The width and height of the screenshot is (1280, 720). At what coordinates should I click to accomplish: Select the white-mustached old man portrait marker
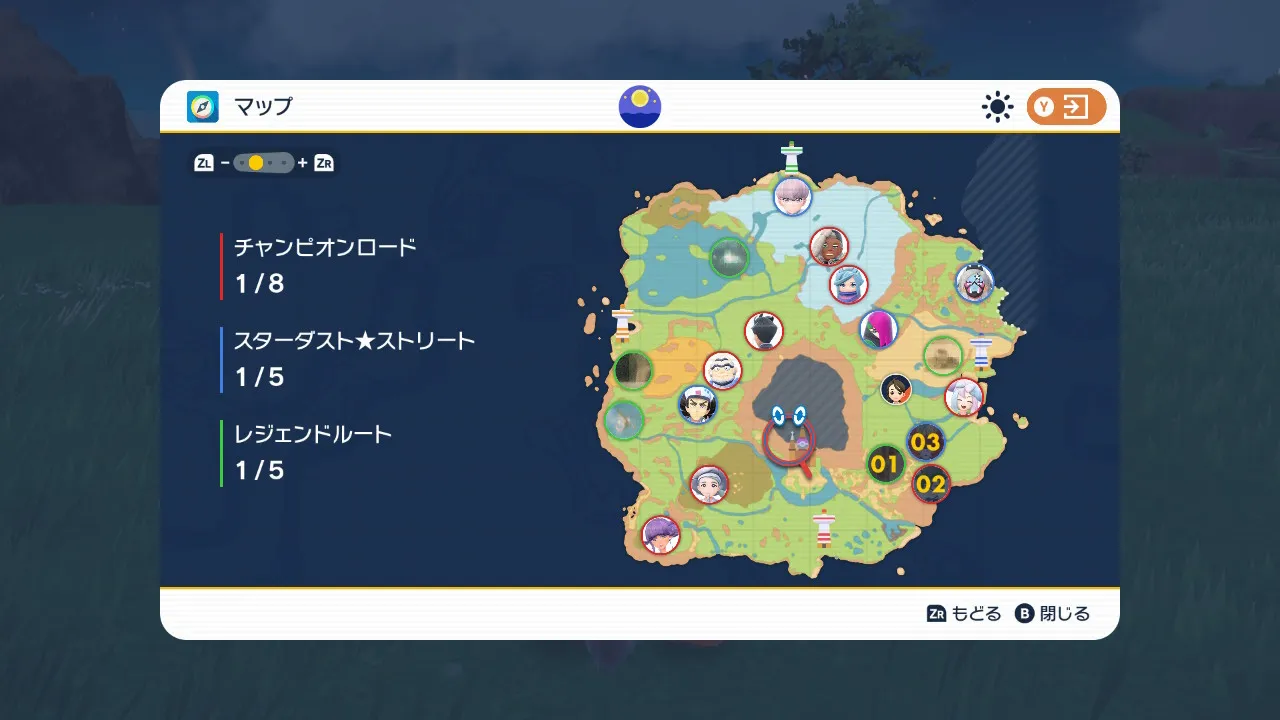click(x=723, y=371)
